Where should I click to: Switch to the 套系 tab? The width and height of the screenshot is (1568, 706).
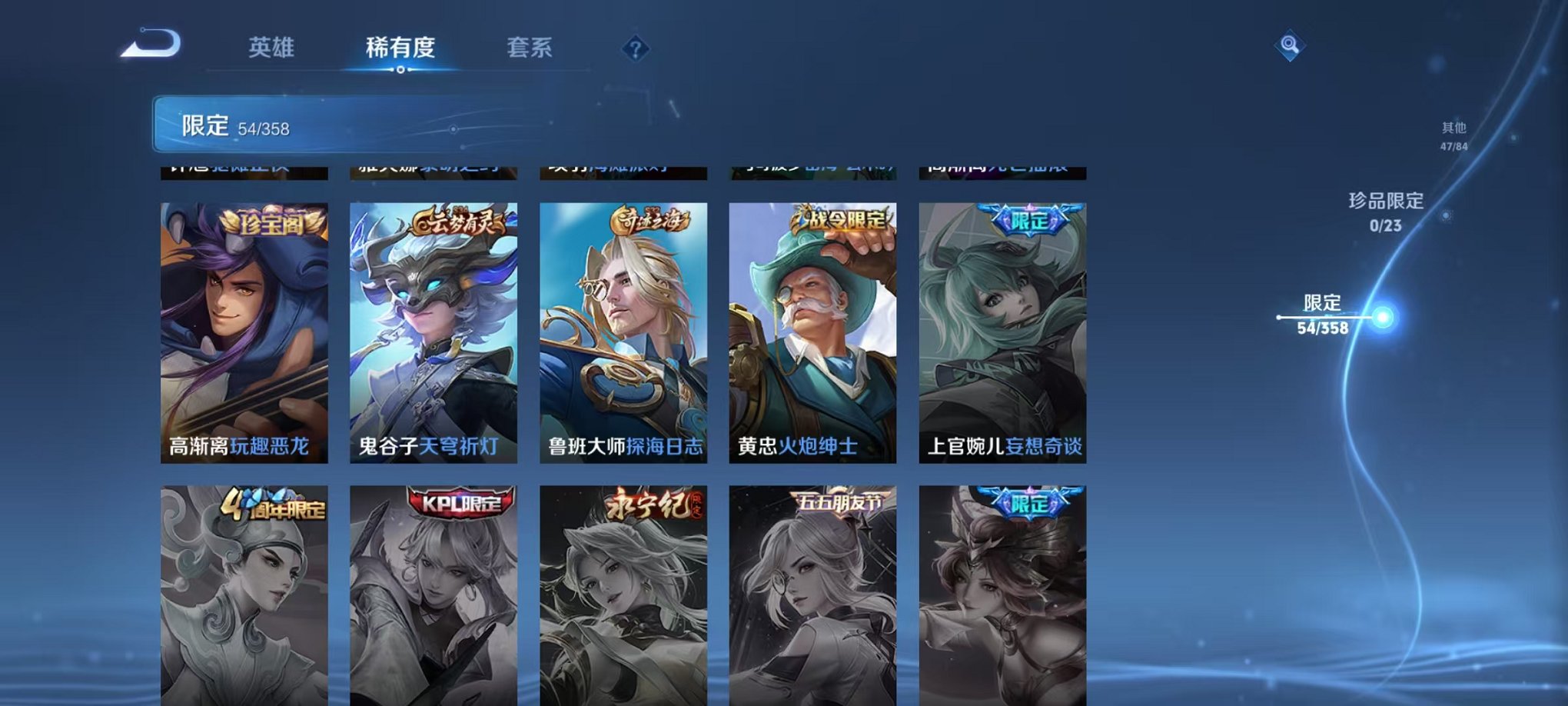coord(537,46)
